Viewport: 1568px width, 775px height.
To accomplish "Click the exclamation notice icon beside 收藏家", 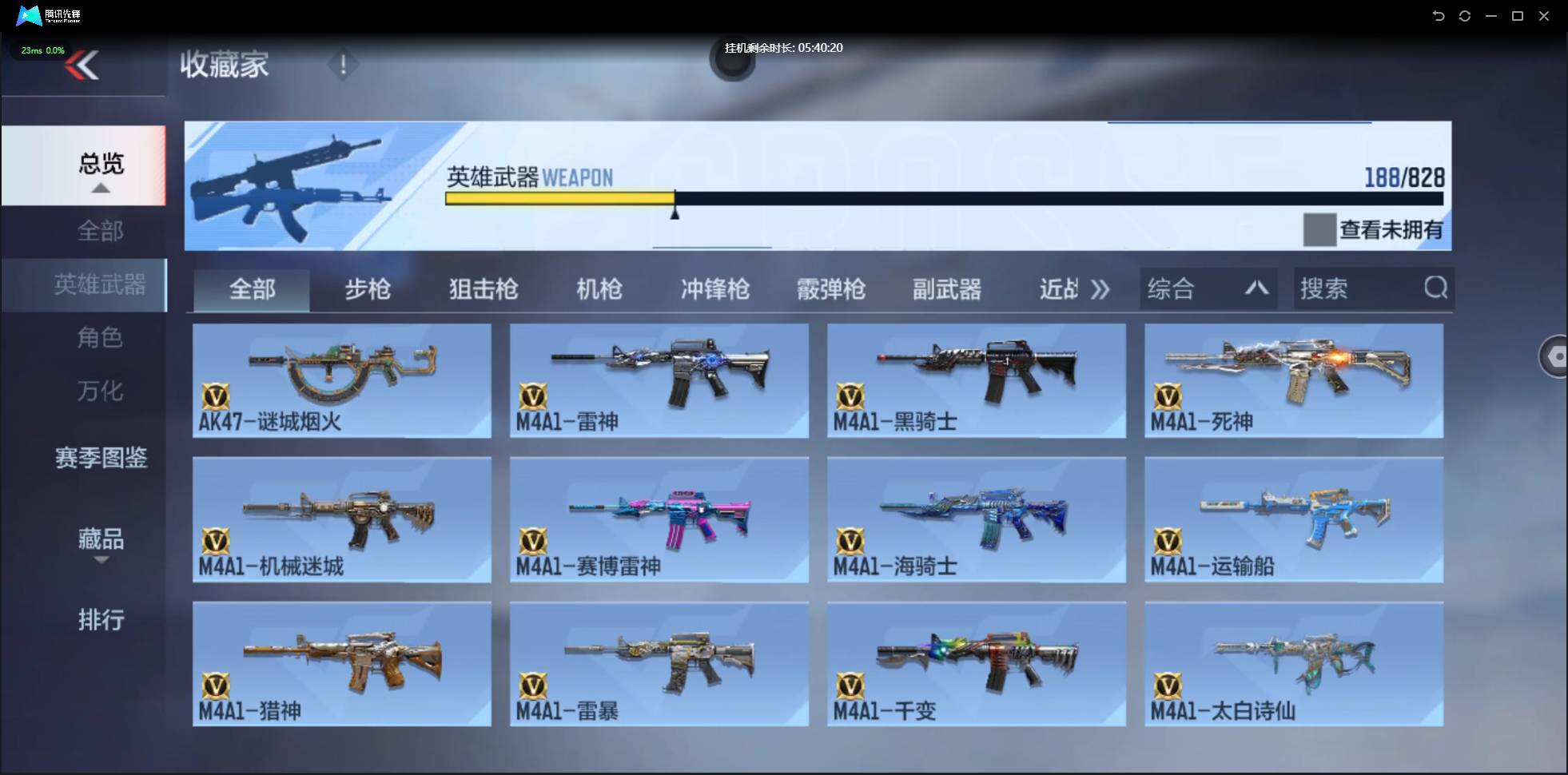I will point(344,64).
